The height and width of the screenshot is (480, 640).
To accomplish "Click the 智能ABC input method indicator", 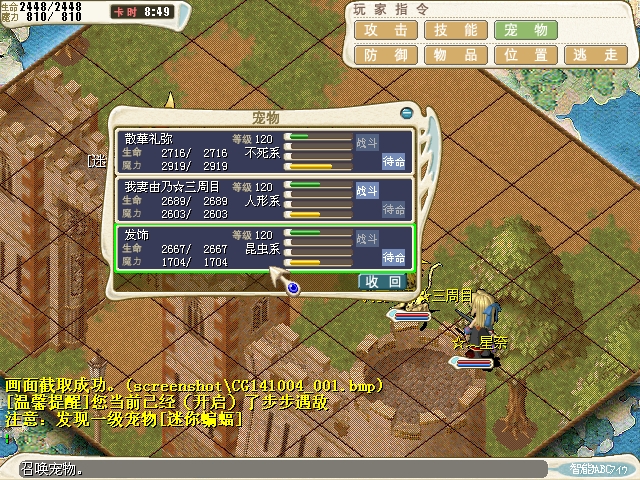I will coord(599,468).
